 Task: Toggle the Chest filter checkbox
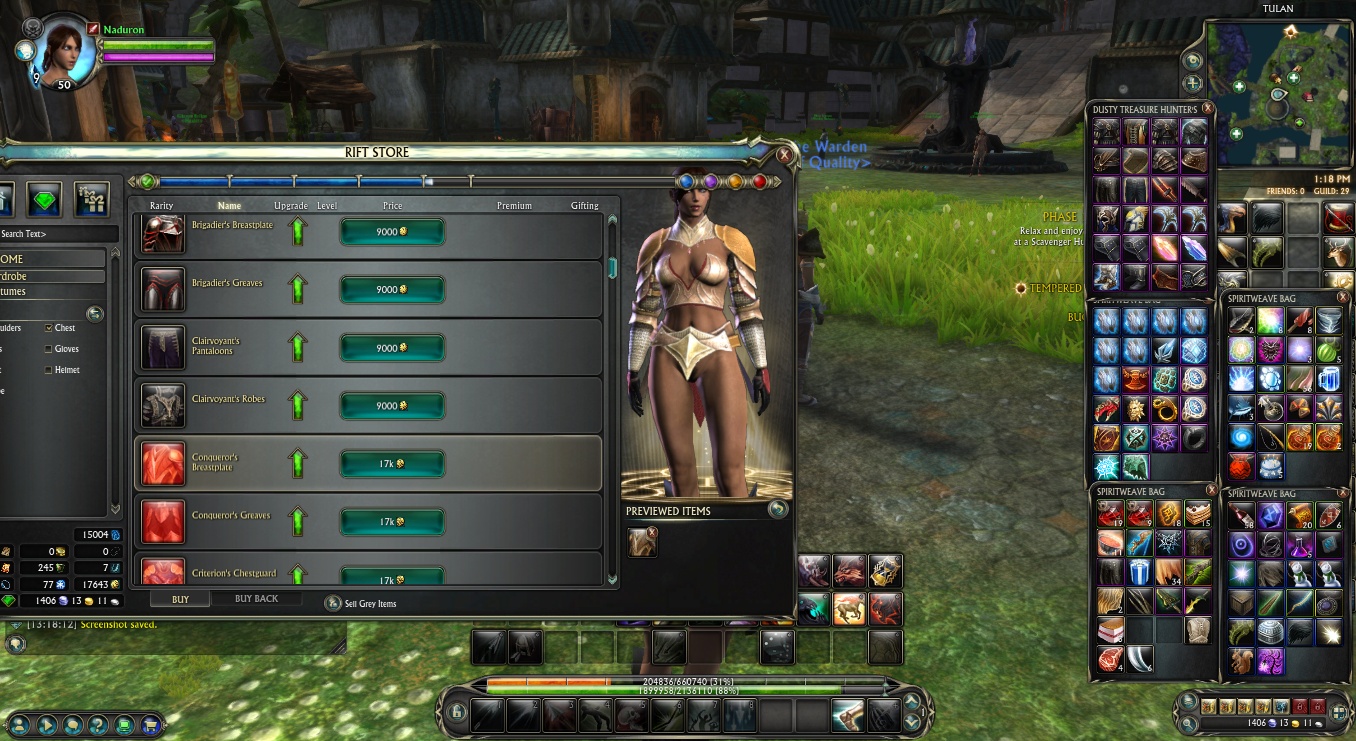[49, 328]
